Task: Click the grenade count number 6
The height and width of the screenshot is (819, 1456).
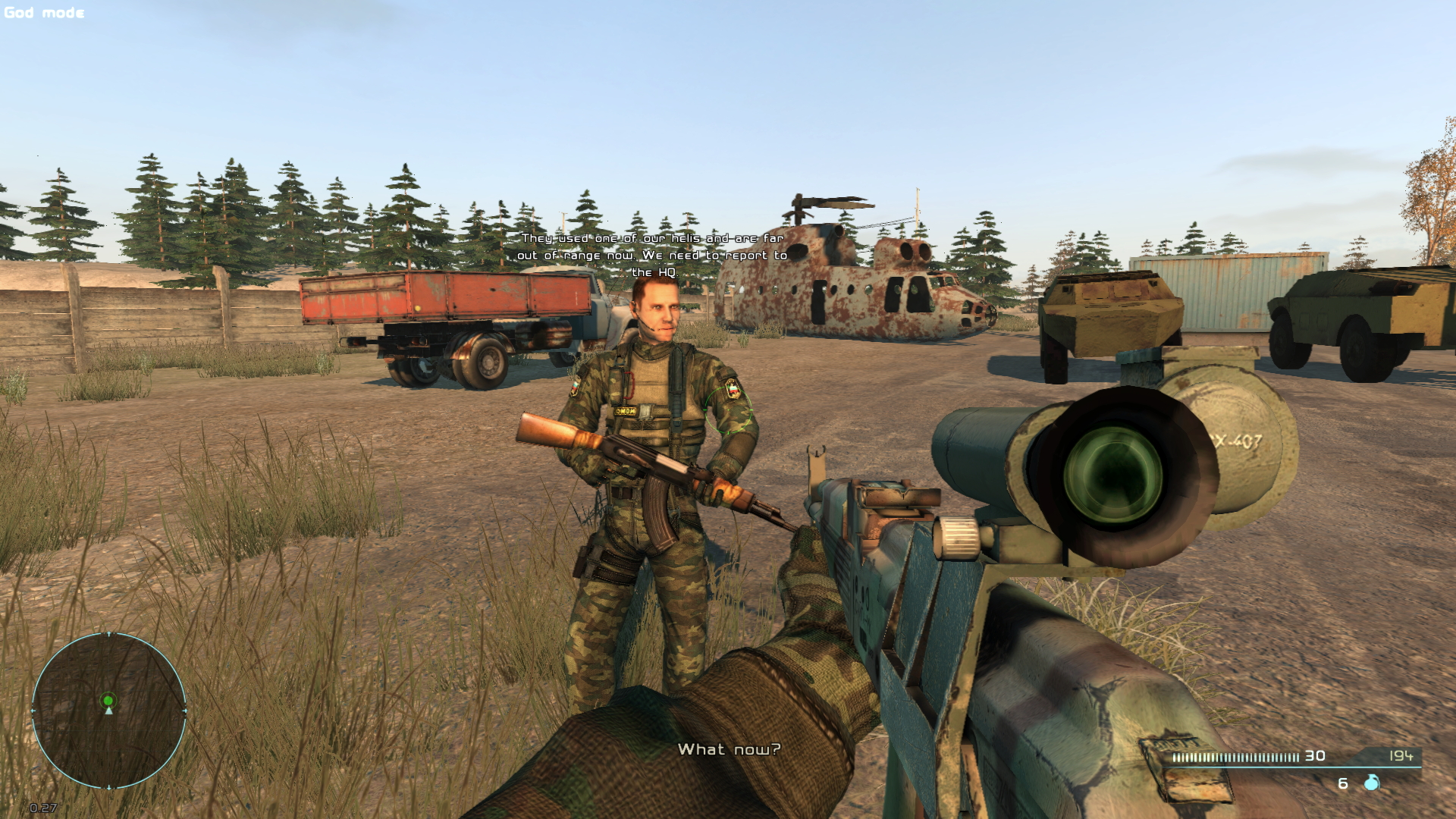Action: pos(1342,784)
